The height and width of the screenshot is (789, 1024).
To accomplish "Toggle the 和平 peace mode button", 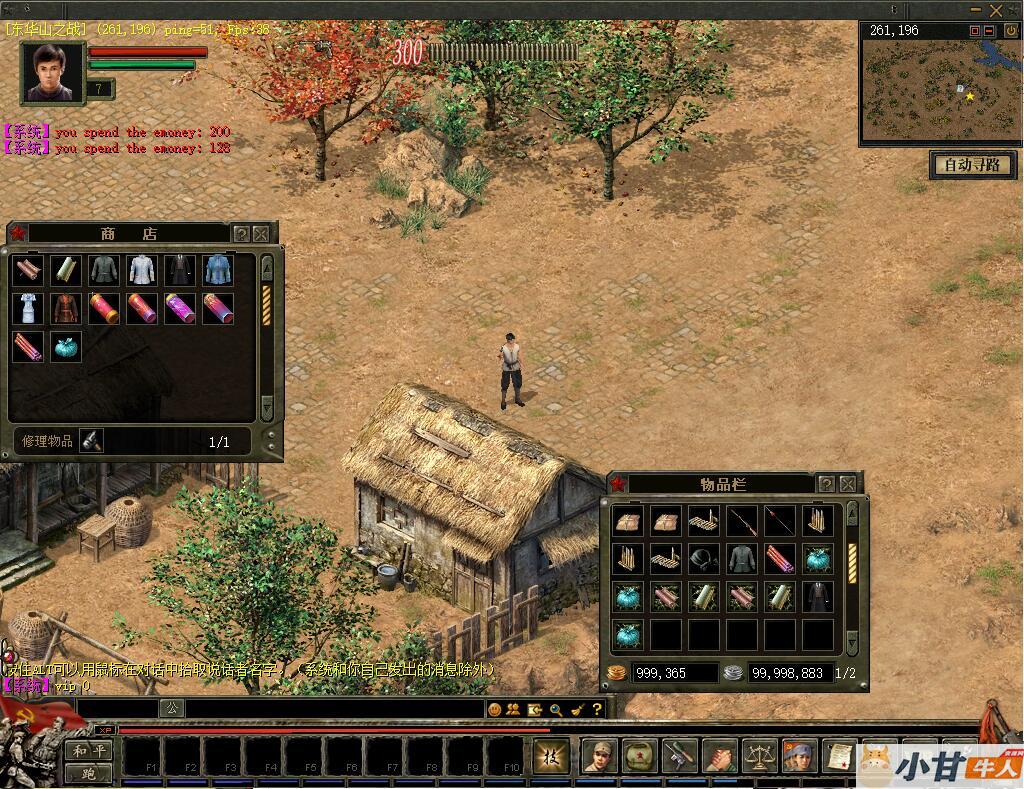I will point(88,750).
